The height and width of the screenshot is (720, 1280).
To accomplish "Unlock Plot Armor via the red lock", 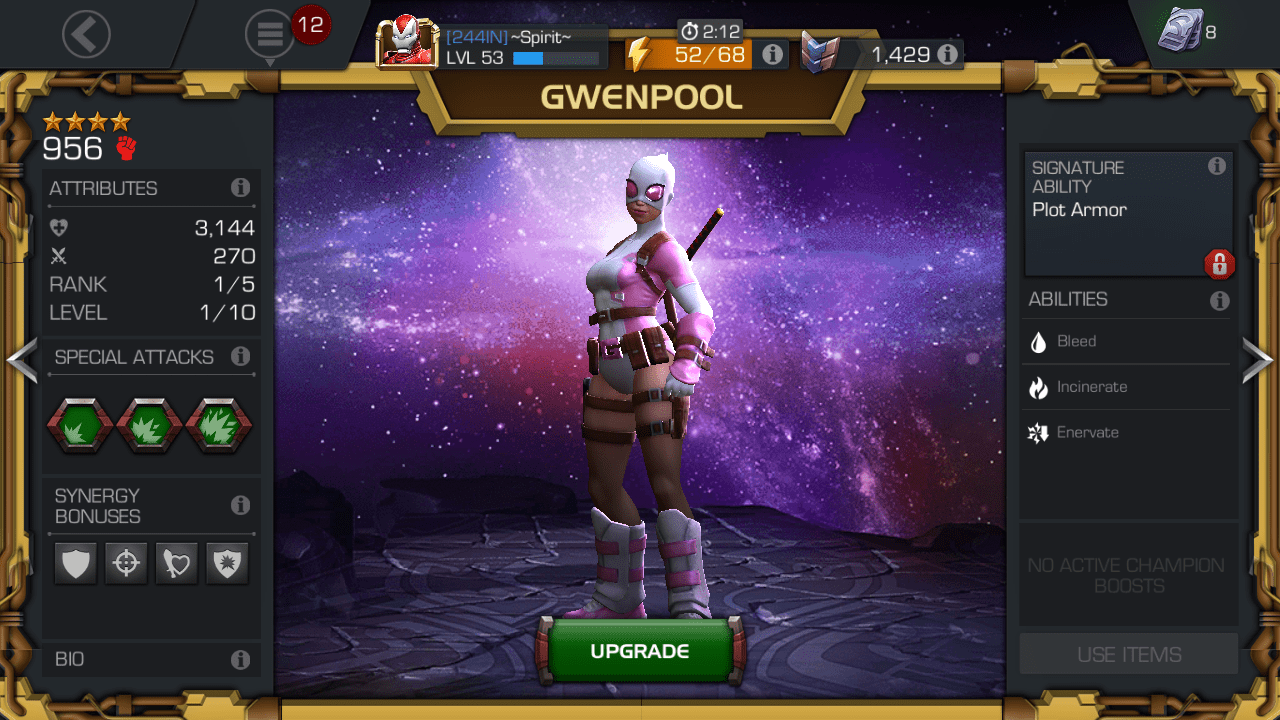I will pyautogui.click(x=1220, y=264).
